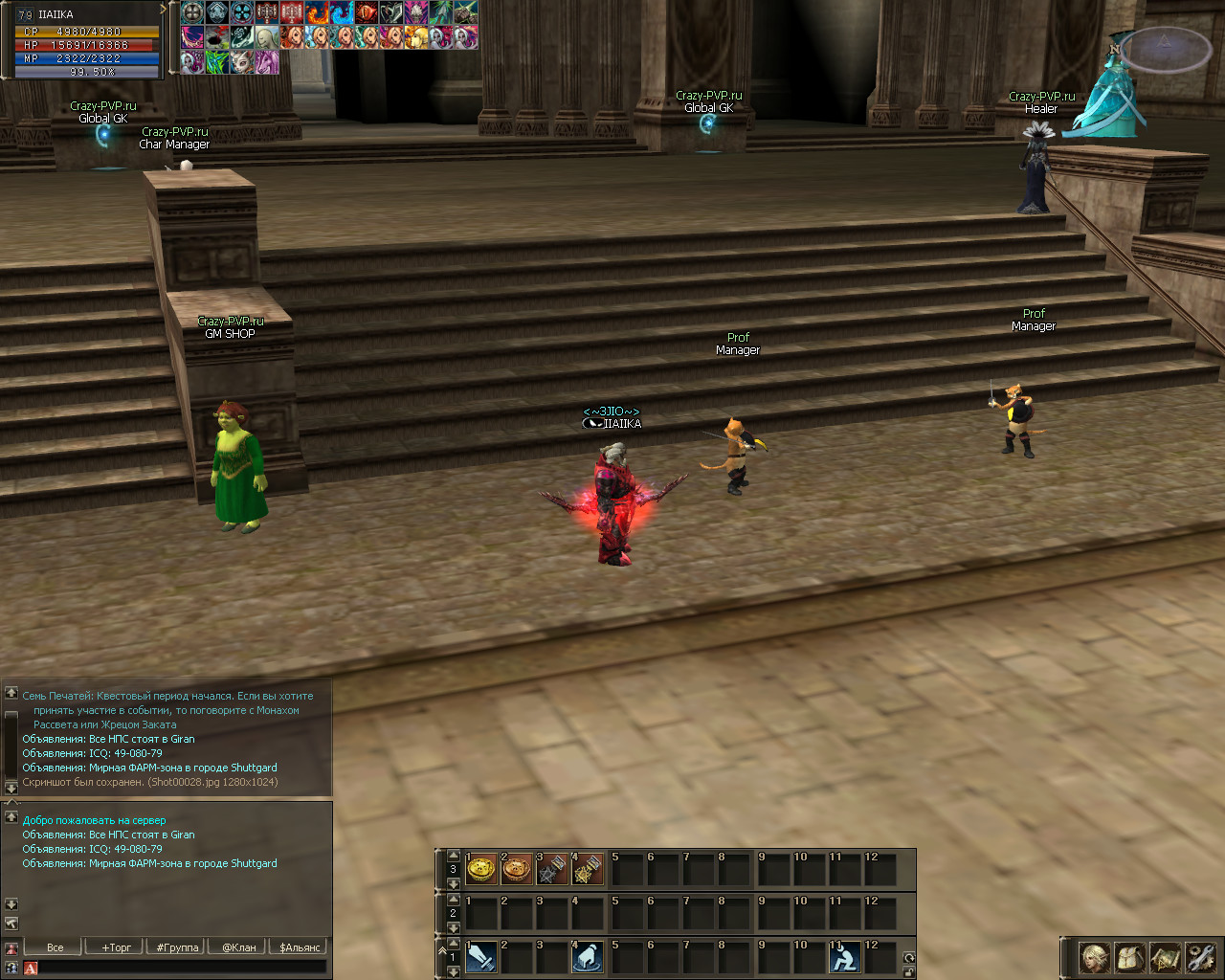Screen dimensions: 1225x980
Task: Use the bronze pig coin item
Action: pyautogui.click(x=517, y=869)
